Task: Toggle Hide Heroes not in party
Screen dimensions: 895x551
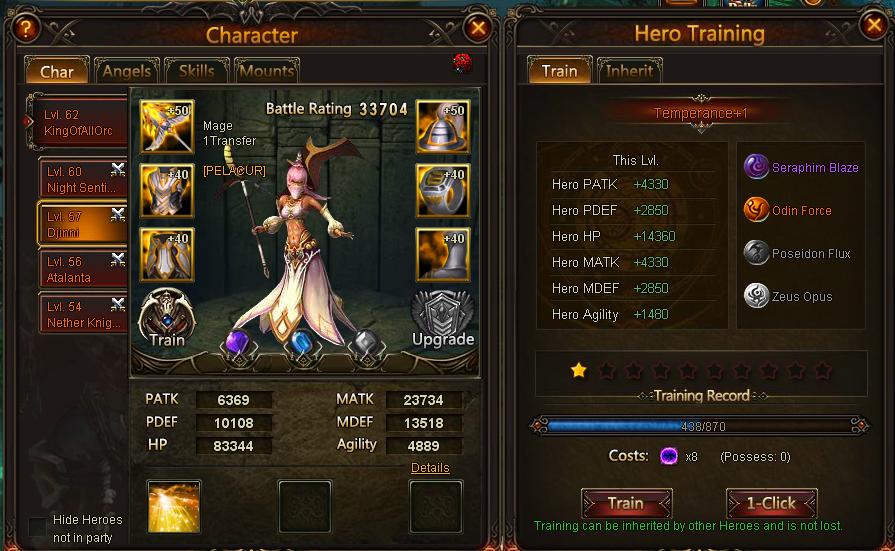Action: 38,527
